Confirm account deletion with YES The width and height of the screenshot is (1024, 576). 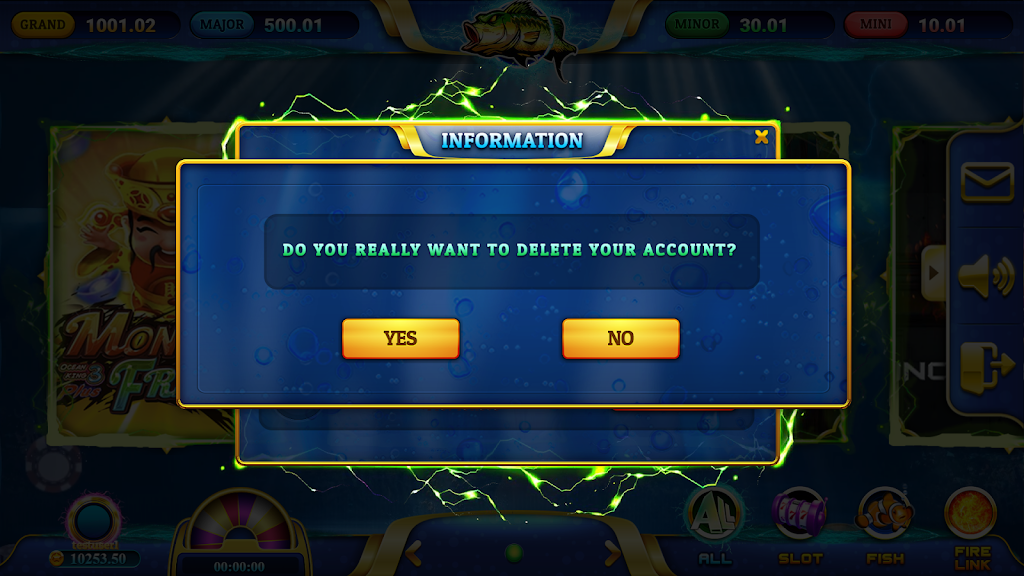400,339
